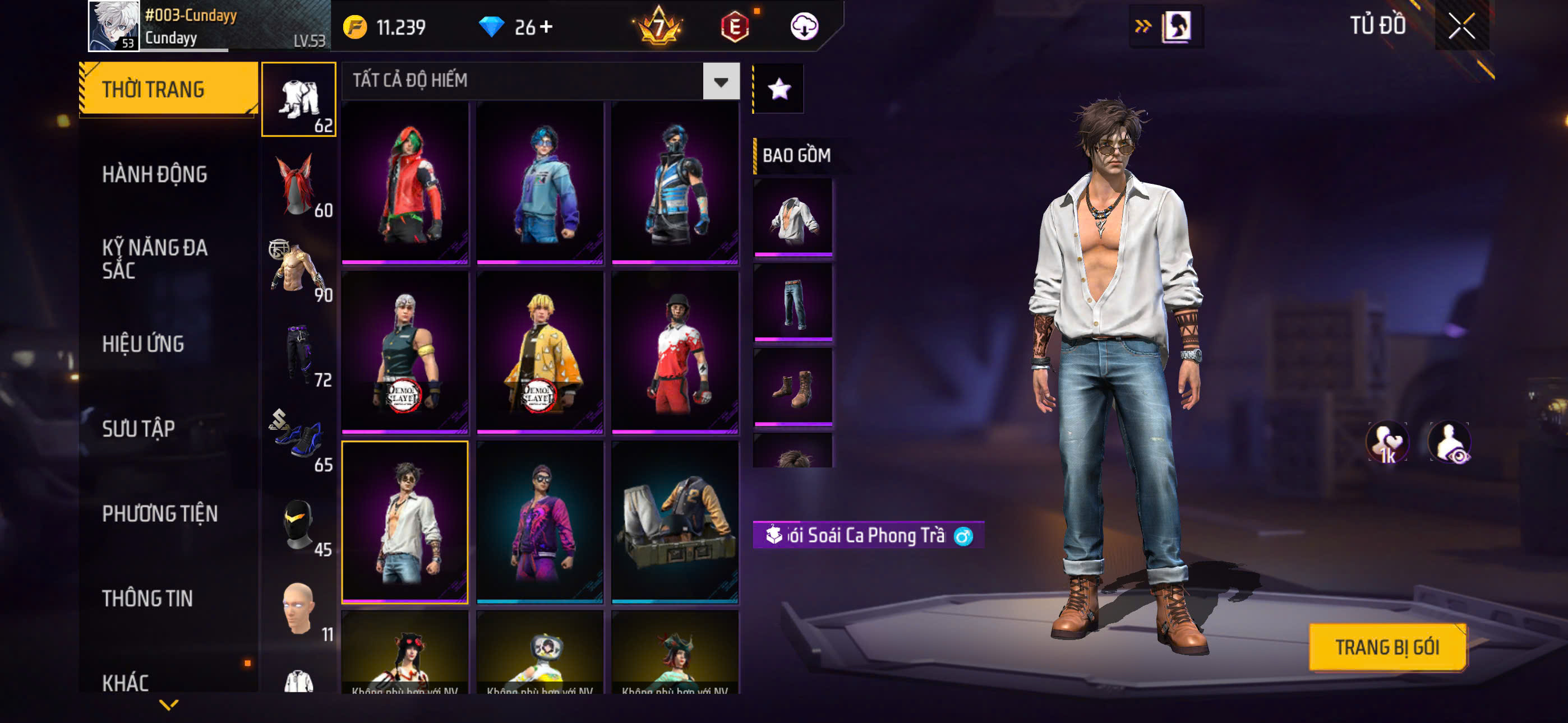
Task: Open the Hành Động tab
Action: point(155,175)
